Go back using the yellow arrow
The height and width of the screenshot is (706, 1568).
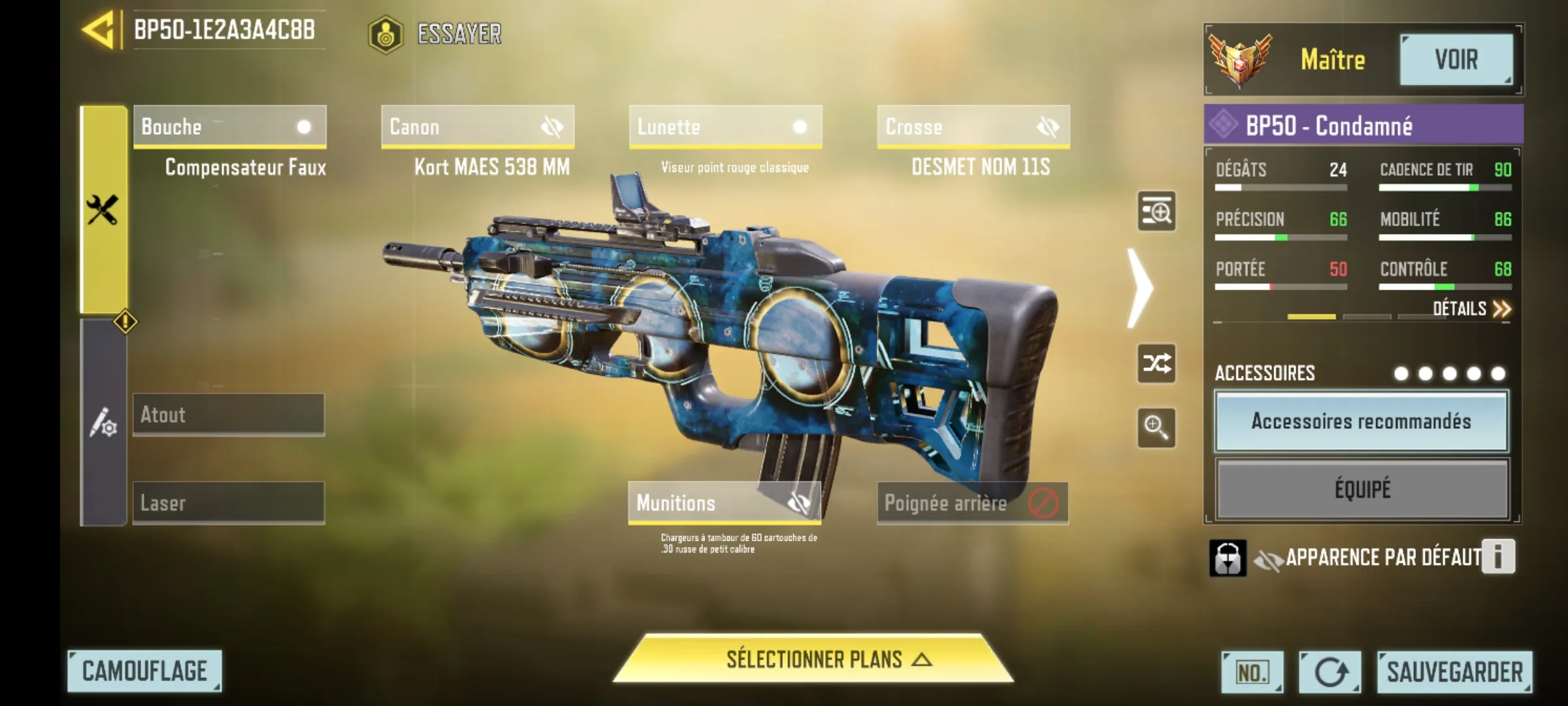pos(98,30)
